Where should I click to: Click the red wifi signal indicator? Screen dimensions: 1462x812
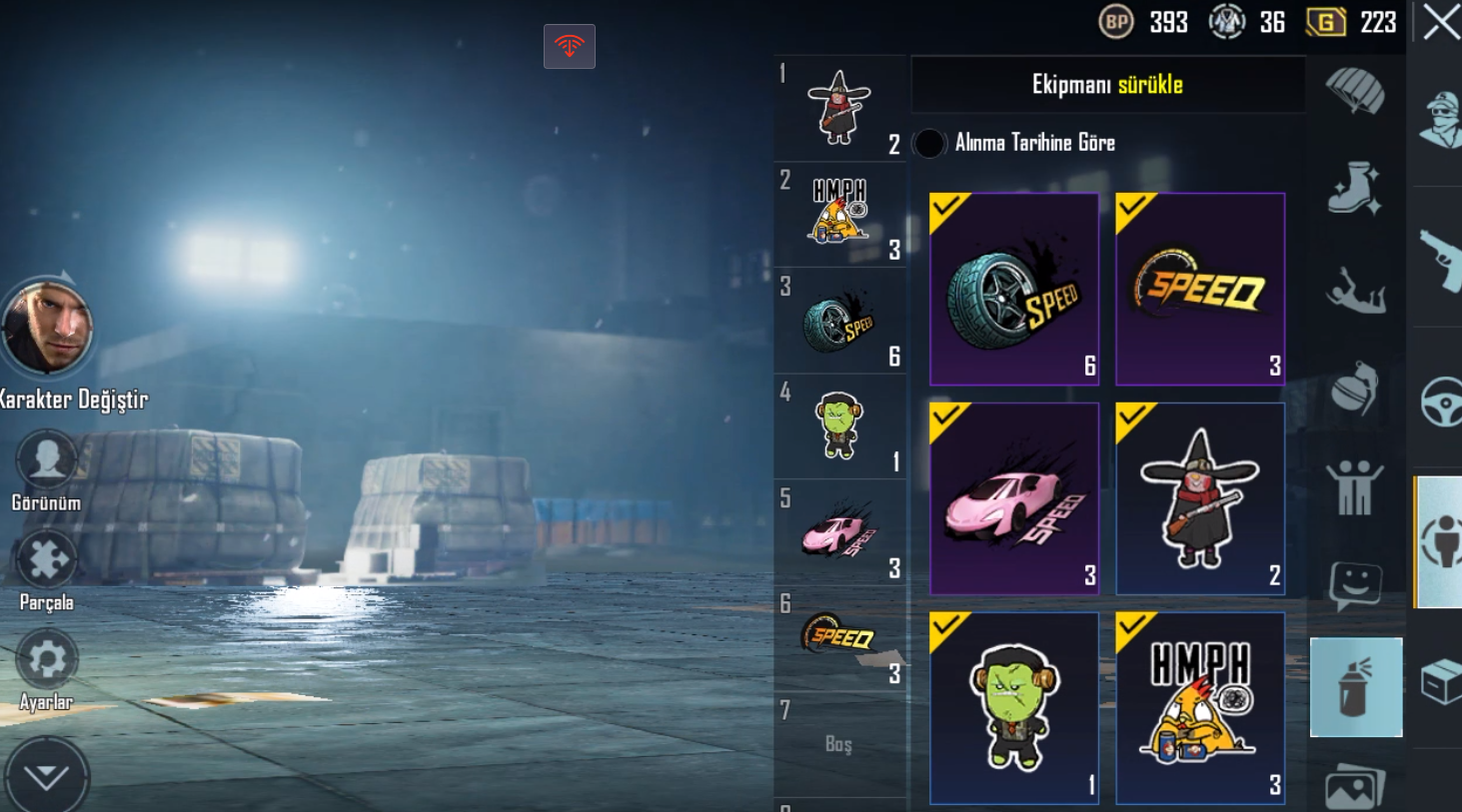(570, 46)
